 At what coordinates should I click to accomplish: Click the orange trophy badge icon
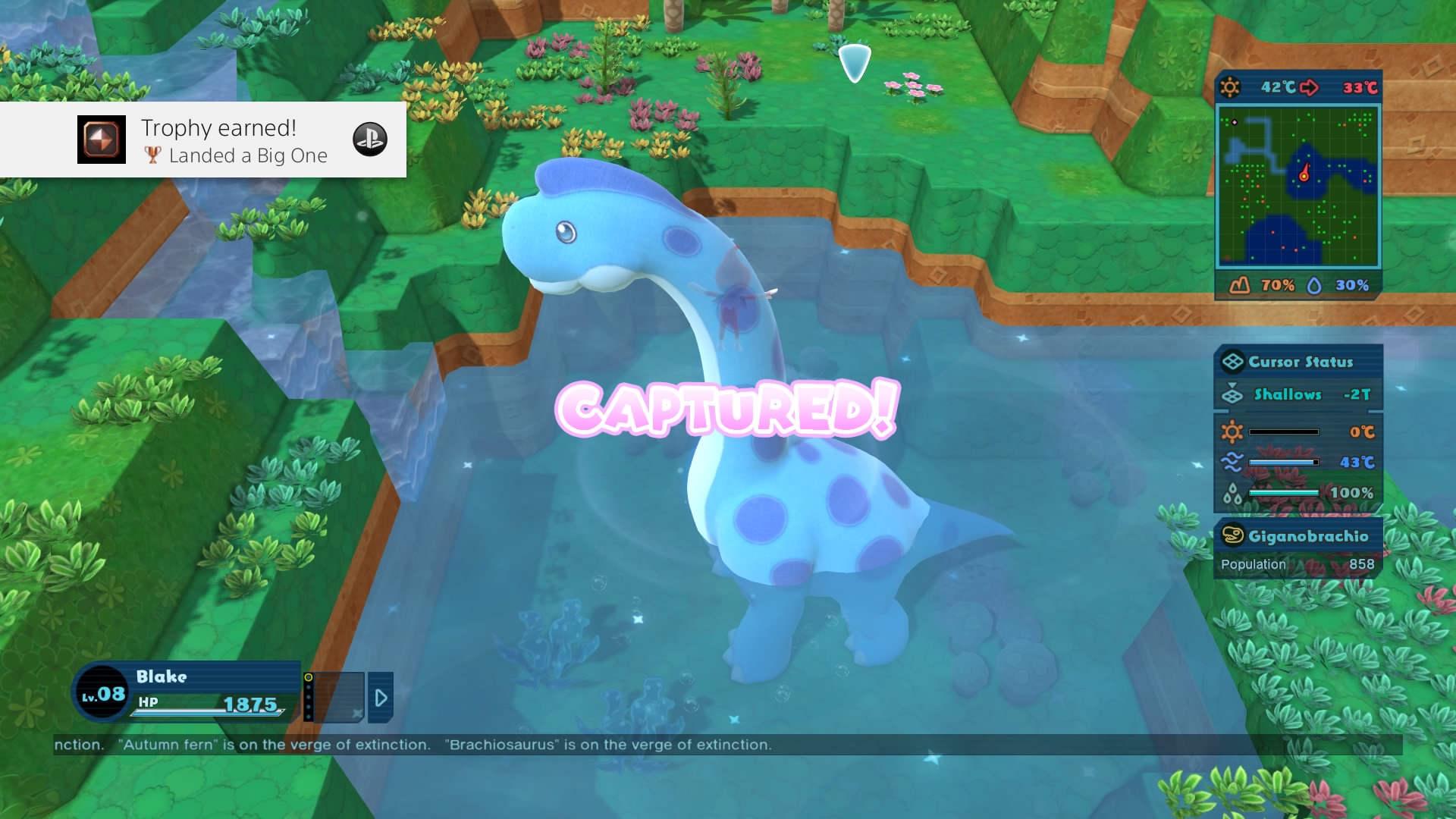click(101, 140)
